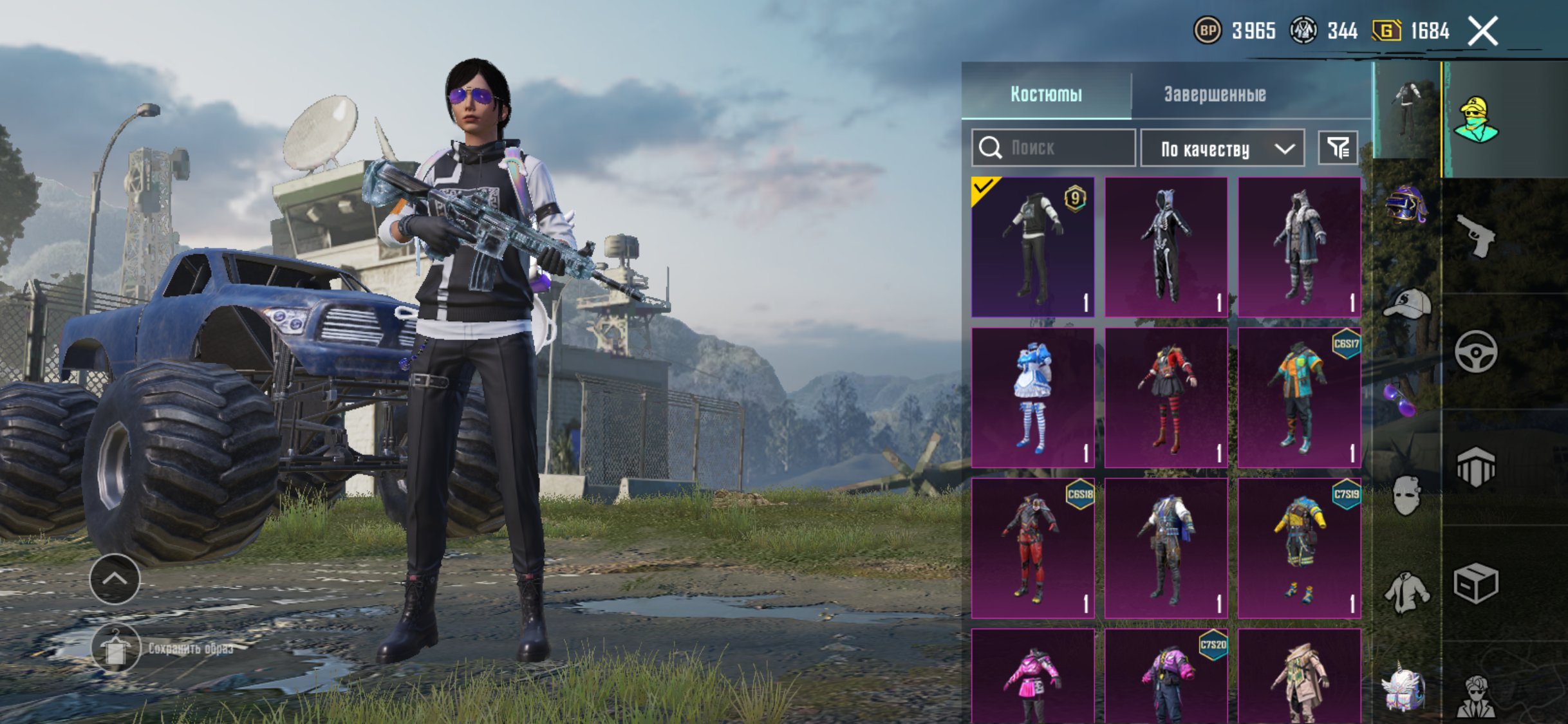Pick the C6S18 red armor costume

(1032, 548)
